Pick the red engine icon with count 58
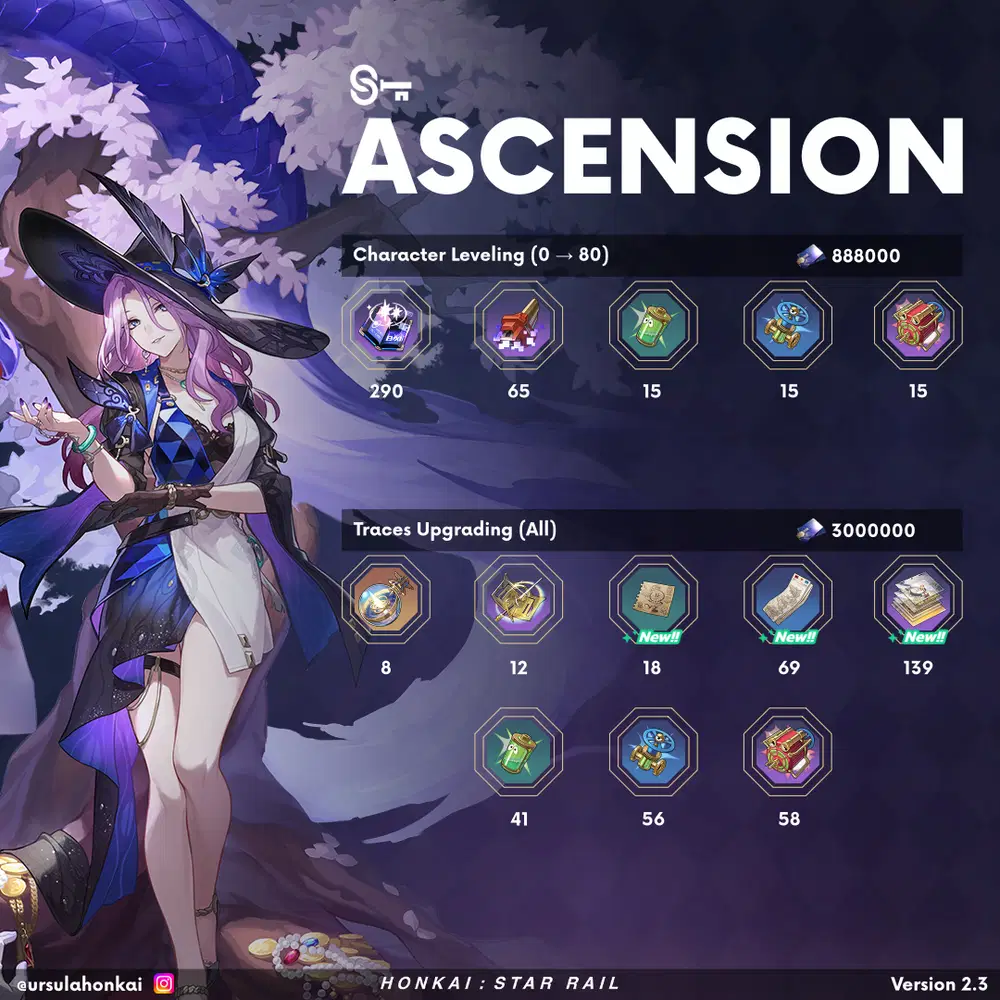Screen dimensions: 1000x1000 click(789, 753)
